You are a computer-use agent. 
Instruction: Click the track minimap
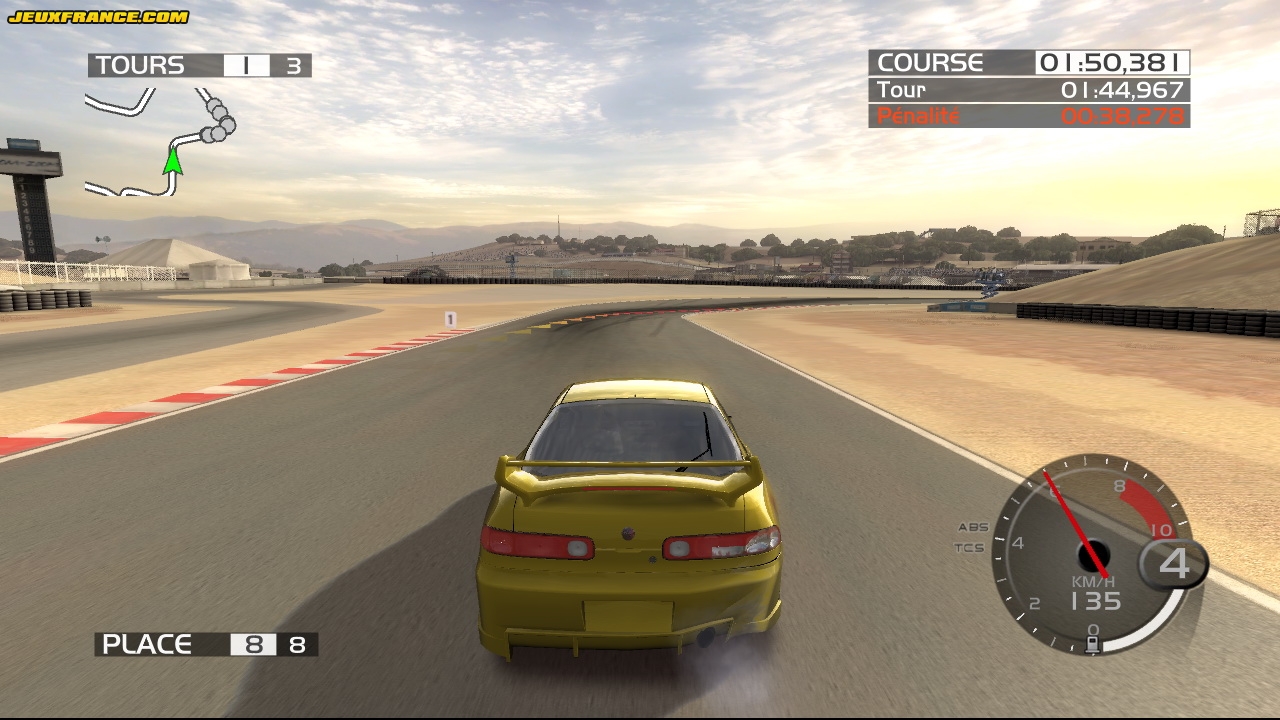pyautogui.click(x=160, y=142)
